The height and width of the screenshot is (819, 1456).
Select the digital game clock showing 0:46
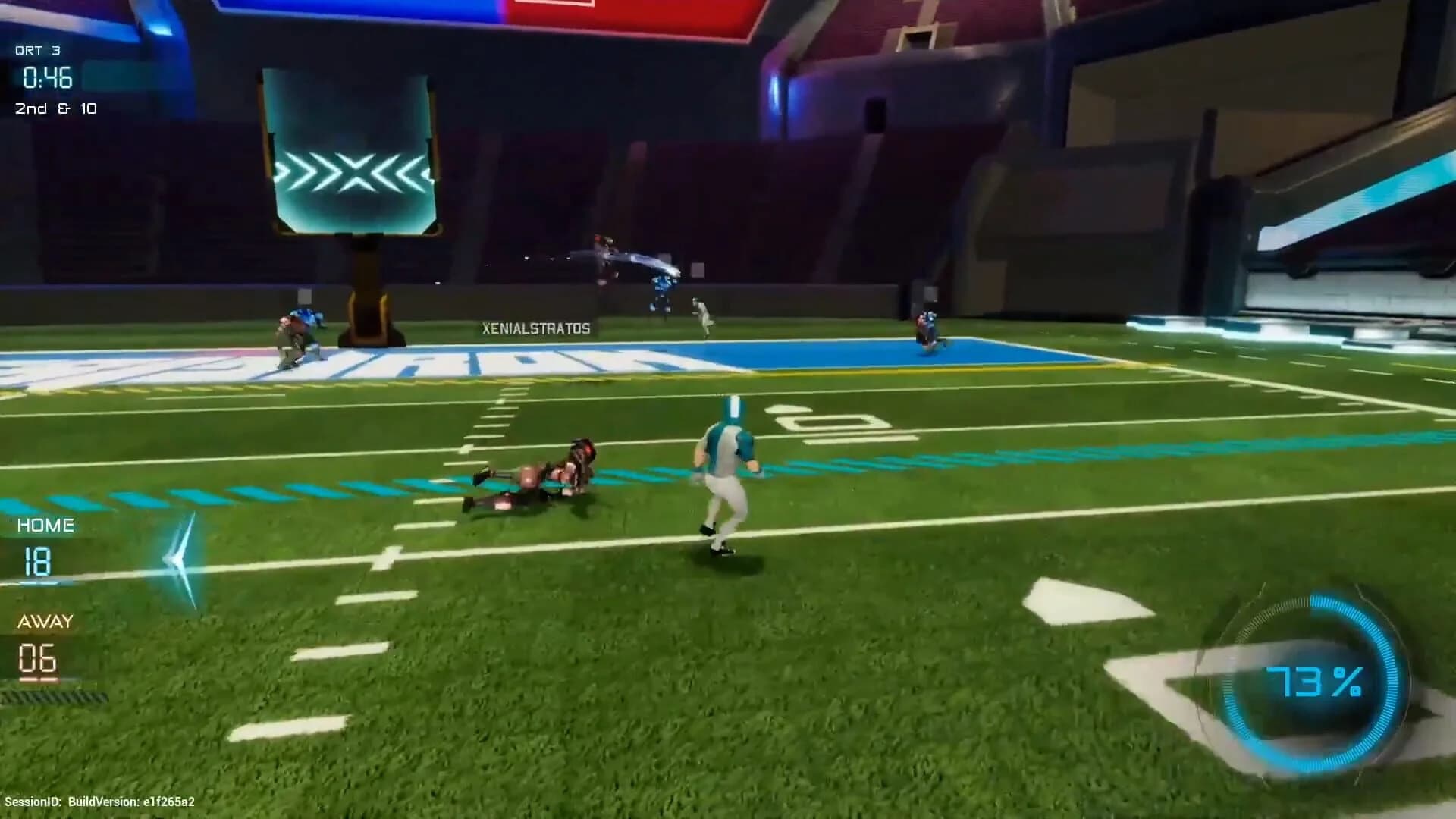click(x=44, y=76)
